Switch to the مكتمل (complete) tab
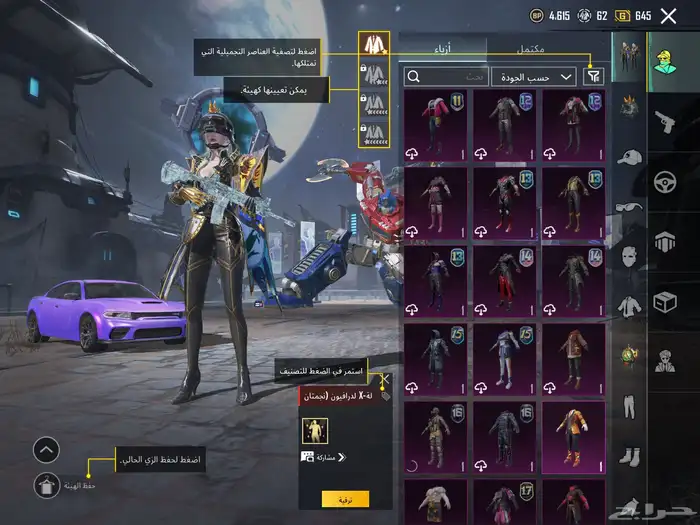This screenshot has width=700, height=525. pyautogui.click(x=530, y=48)
